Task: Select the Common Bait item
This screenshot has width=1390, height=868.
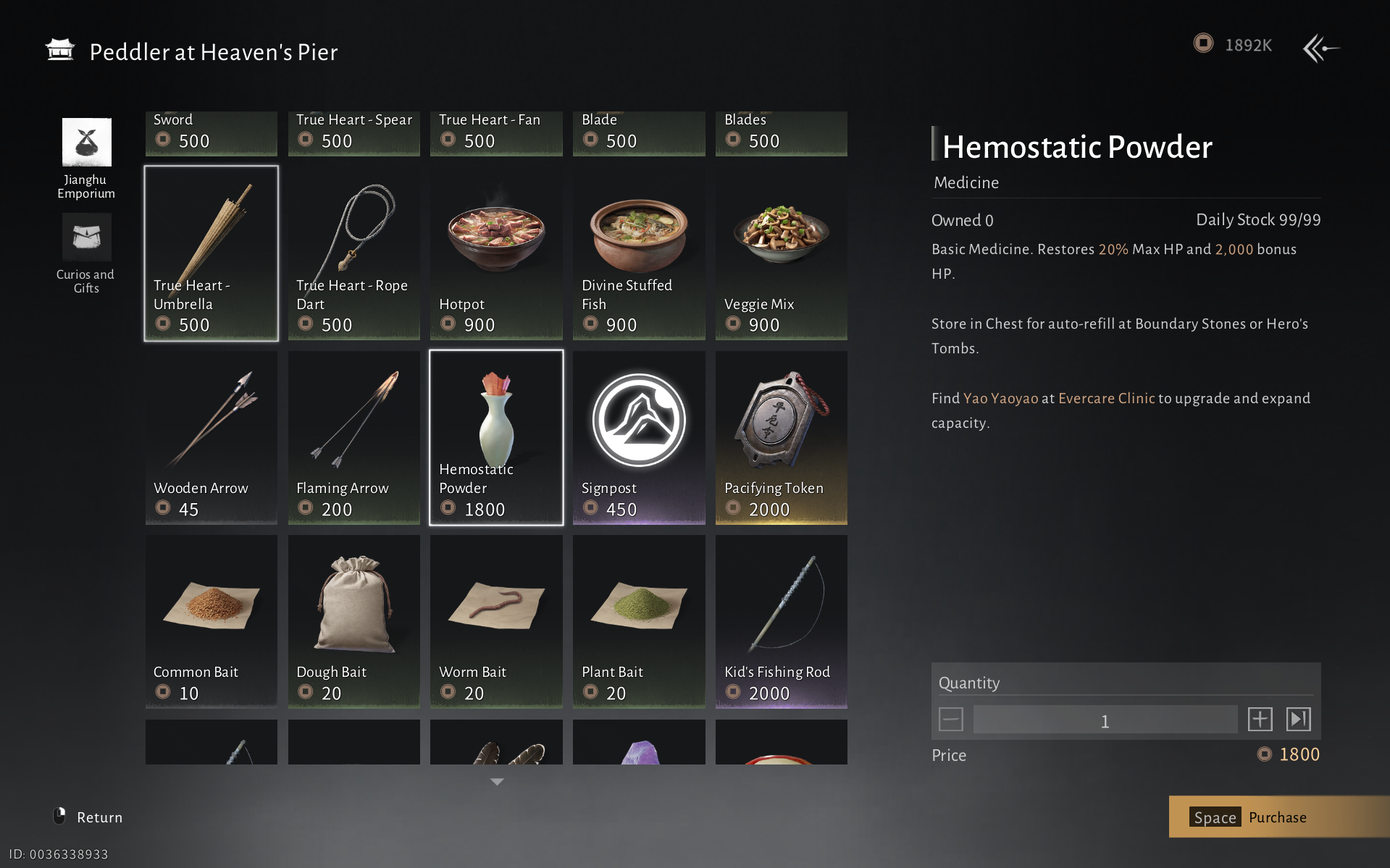Action: coord(211,621)
